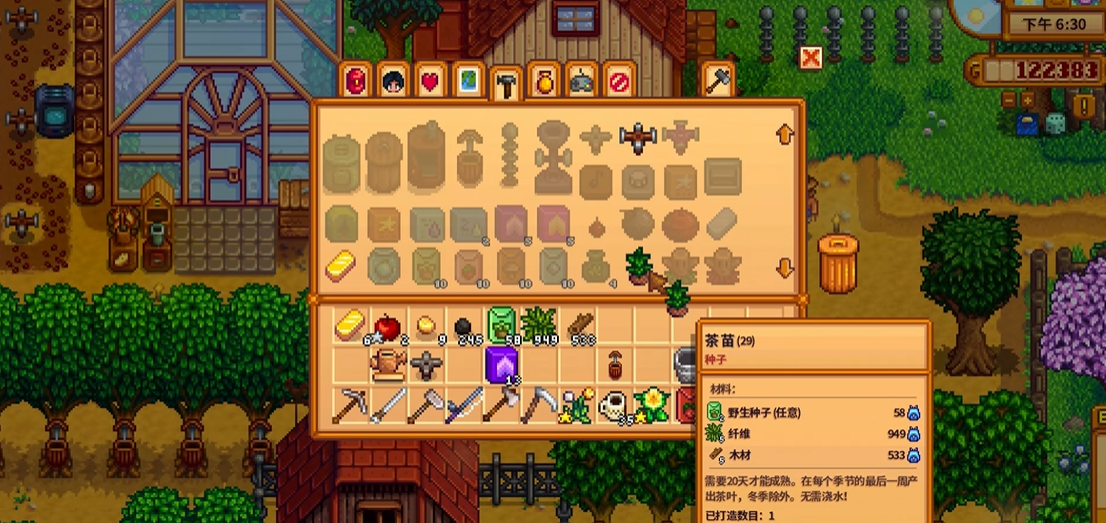Open the collections tab
The image size is (1106, 523).
point(543,81)
